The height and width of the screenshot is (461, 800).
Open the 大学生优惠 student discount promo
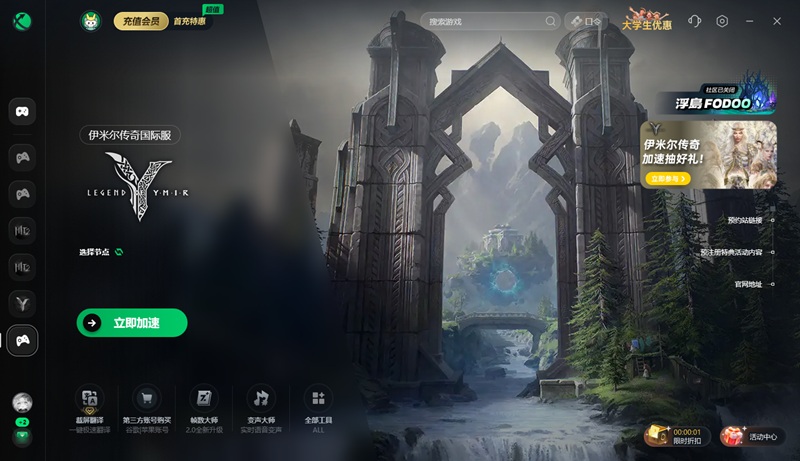pyautogui.click(x=647, y=21)
